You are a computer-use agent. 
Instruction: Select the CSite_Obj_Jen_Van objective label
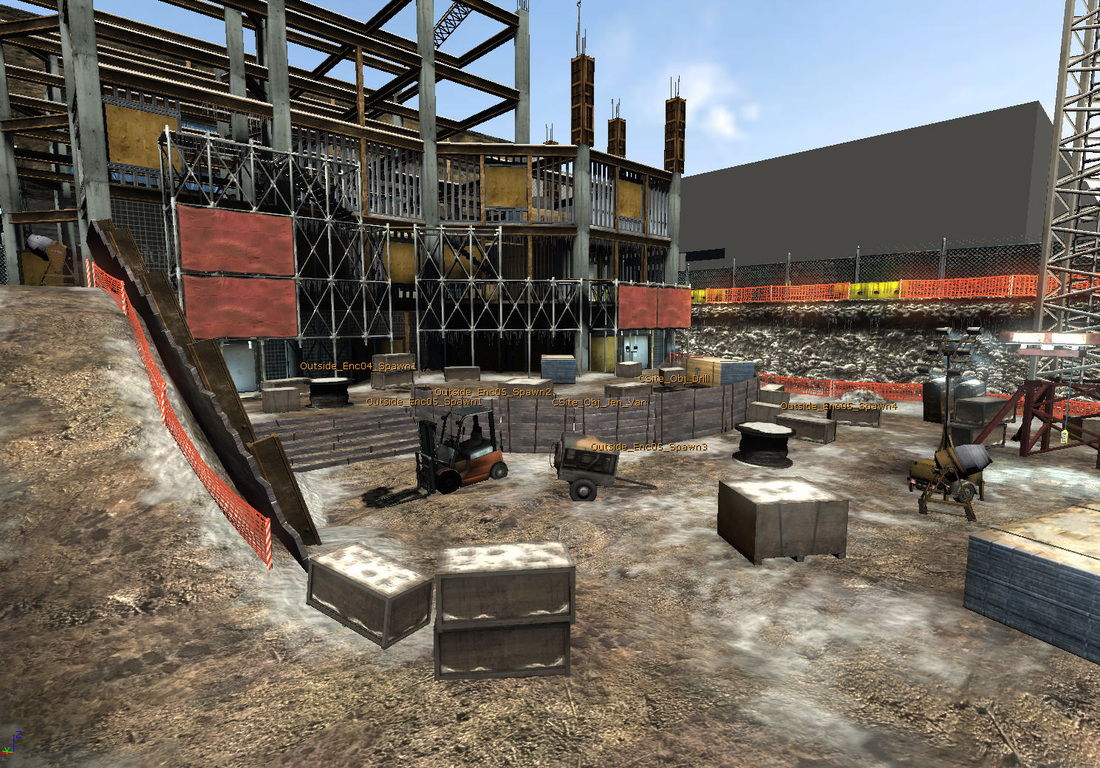pyautogui.click(x=599, y=402)
